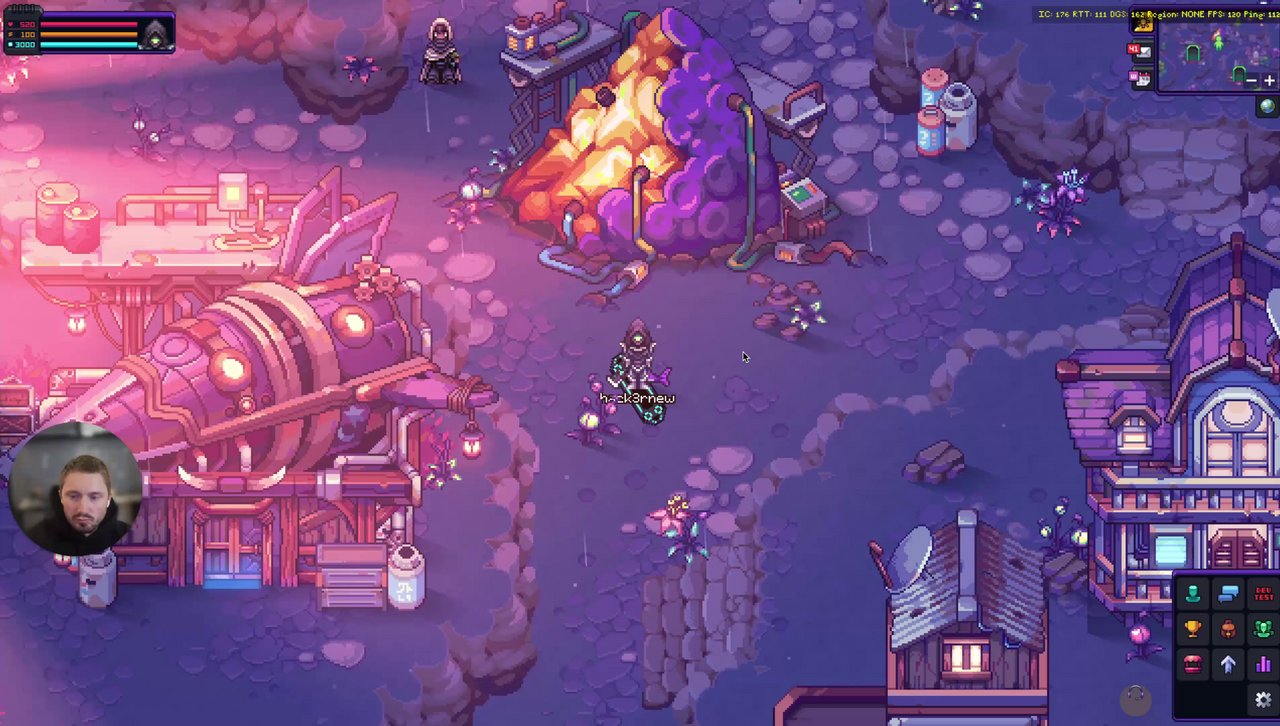Open the blue chat bubbles panel
Image resolution: width=1280 pixels, height=726 pixels.
[x=1228, y=595]
